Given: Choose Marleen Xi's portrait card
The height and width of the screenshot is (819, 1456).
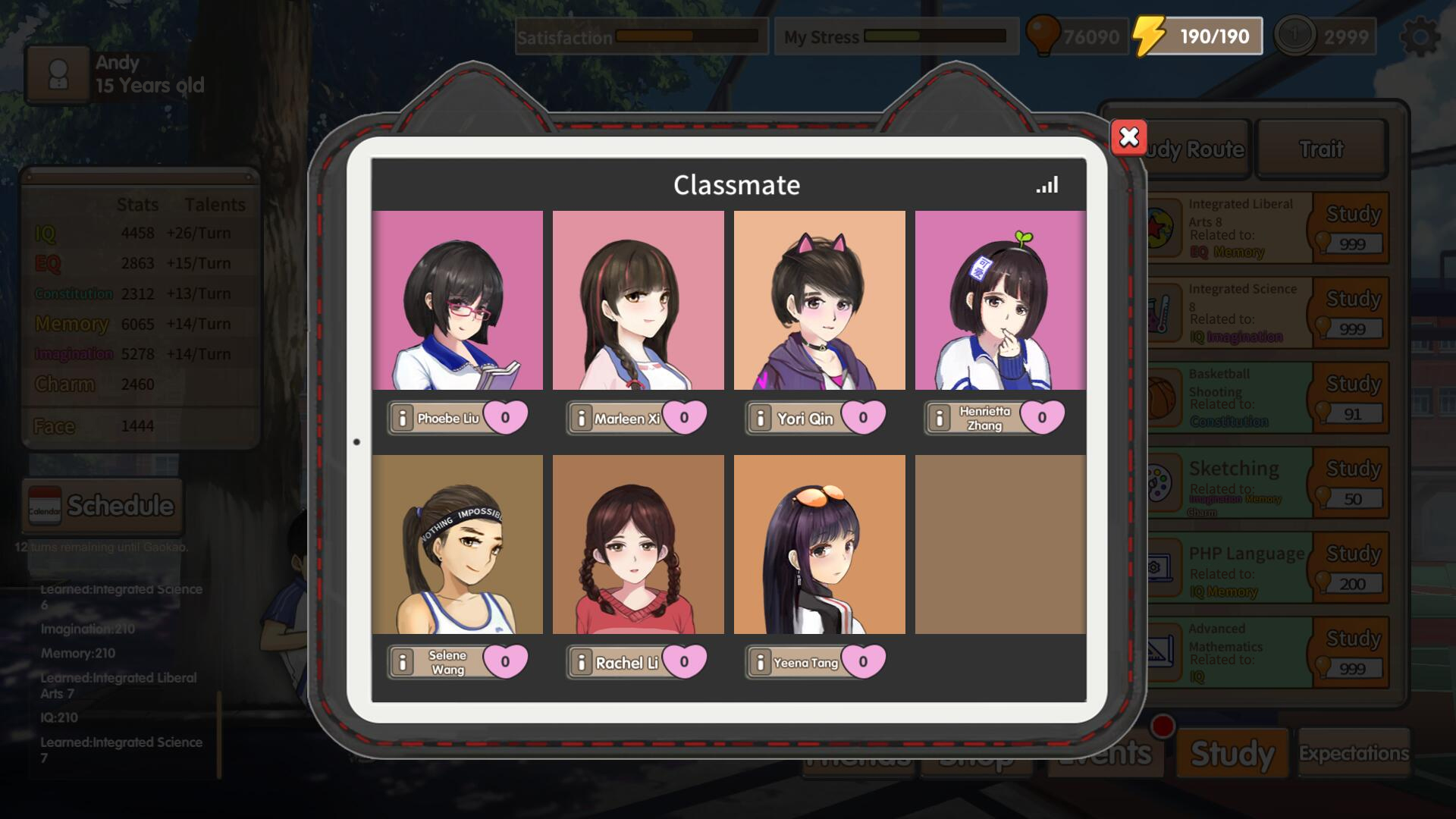Looking at the screenshot, I should 638,300.
